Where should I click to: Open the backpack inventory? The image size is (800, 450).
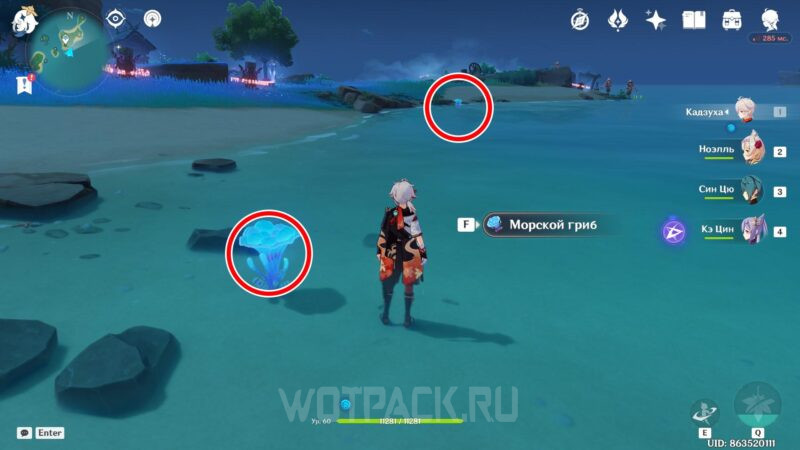[x=732, y=19]
